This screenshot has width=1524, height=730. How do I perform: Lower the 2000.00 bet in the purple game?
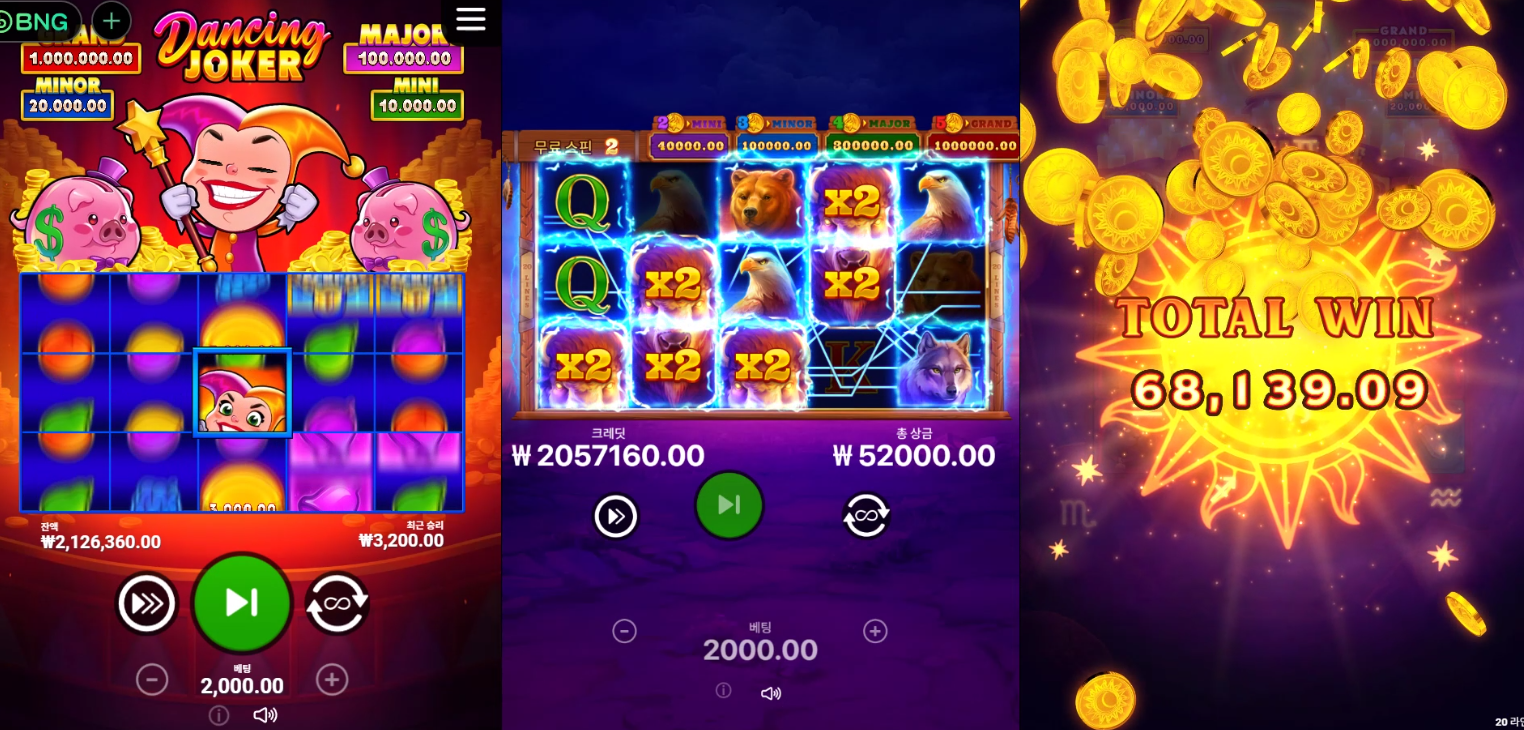point(624,631)
